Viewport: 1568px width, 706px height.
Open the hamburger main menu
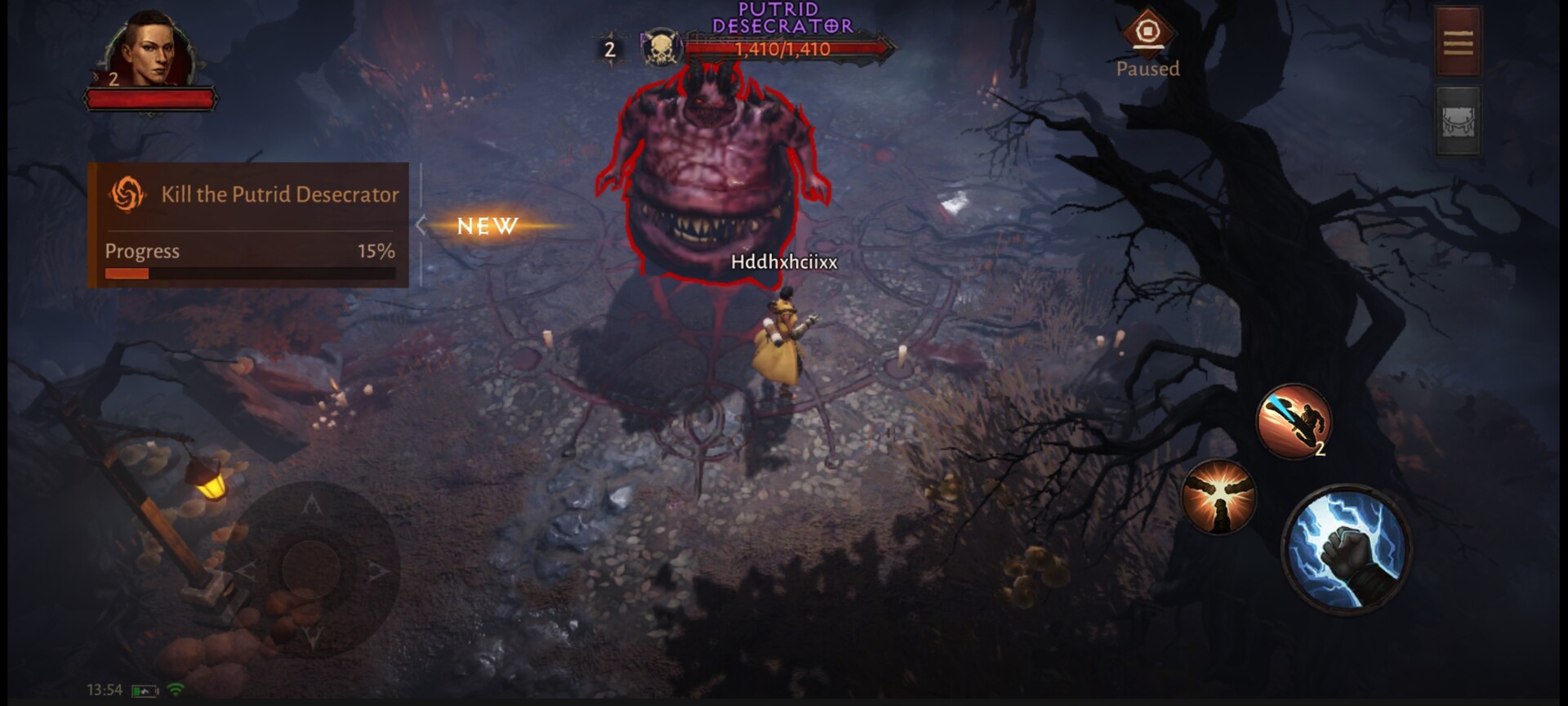1458,42
